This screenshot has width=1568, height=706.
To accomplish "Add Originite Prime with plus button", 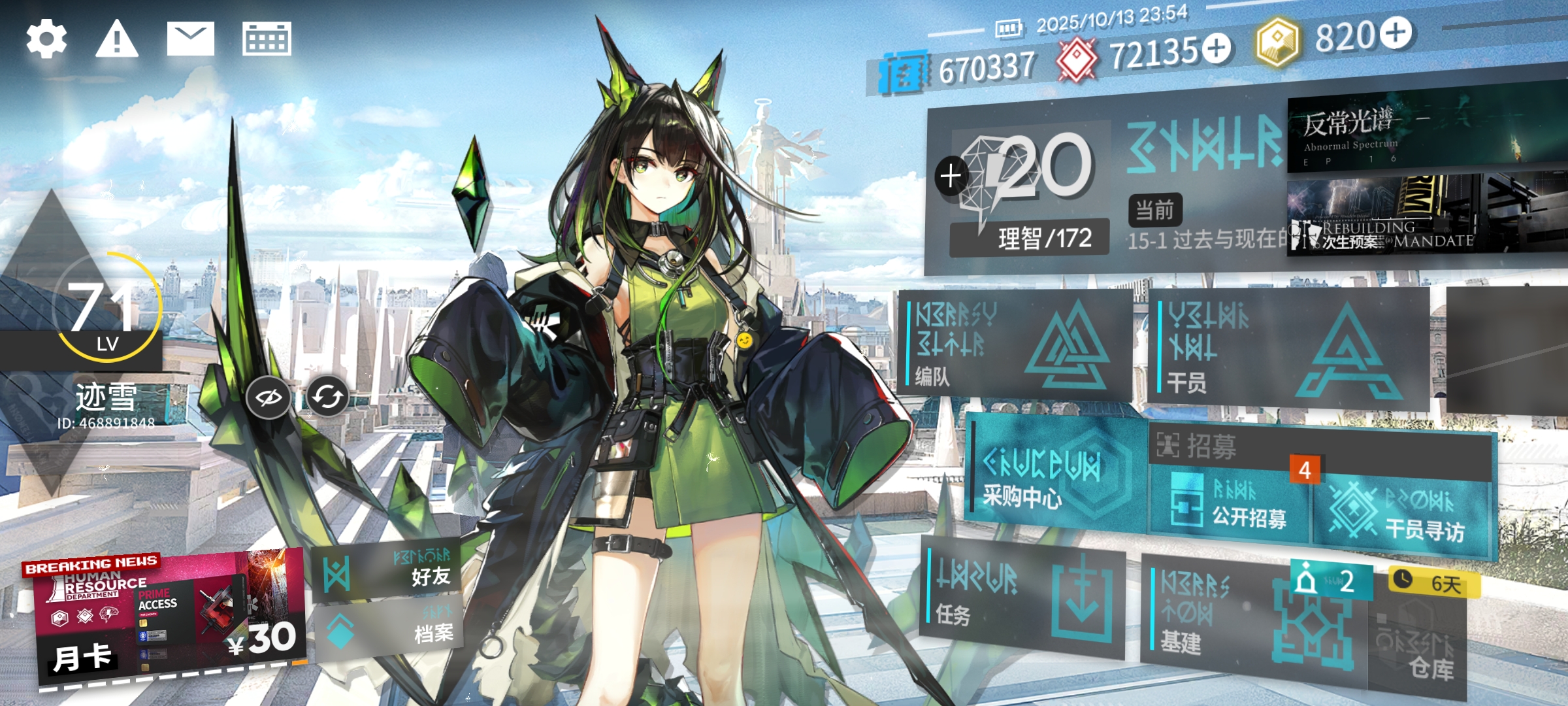I will click(x=1396, y=33).
